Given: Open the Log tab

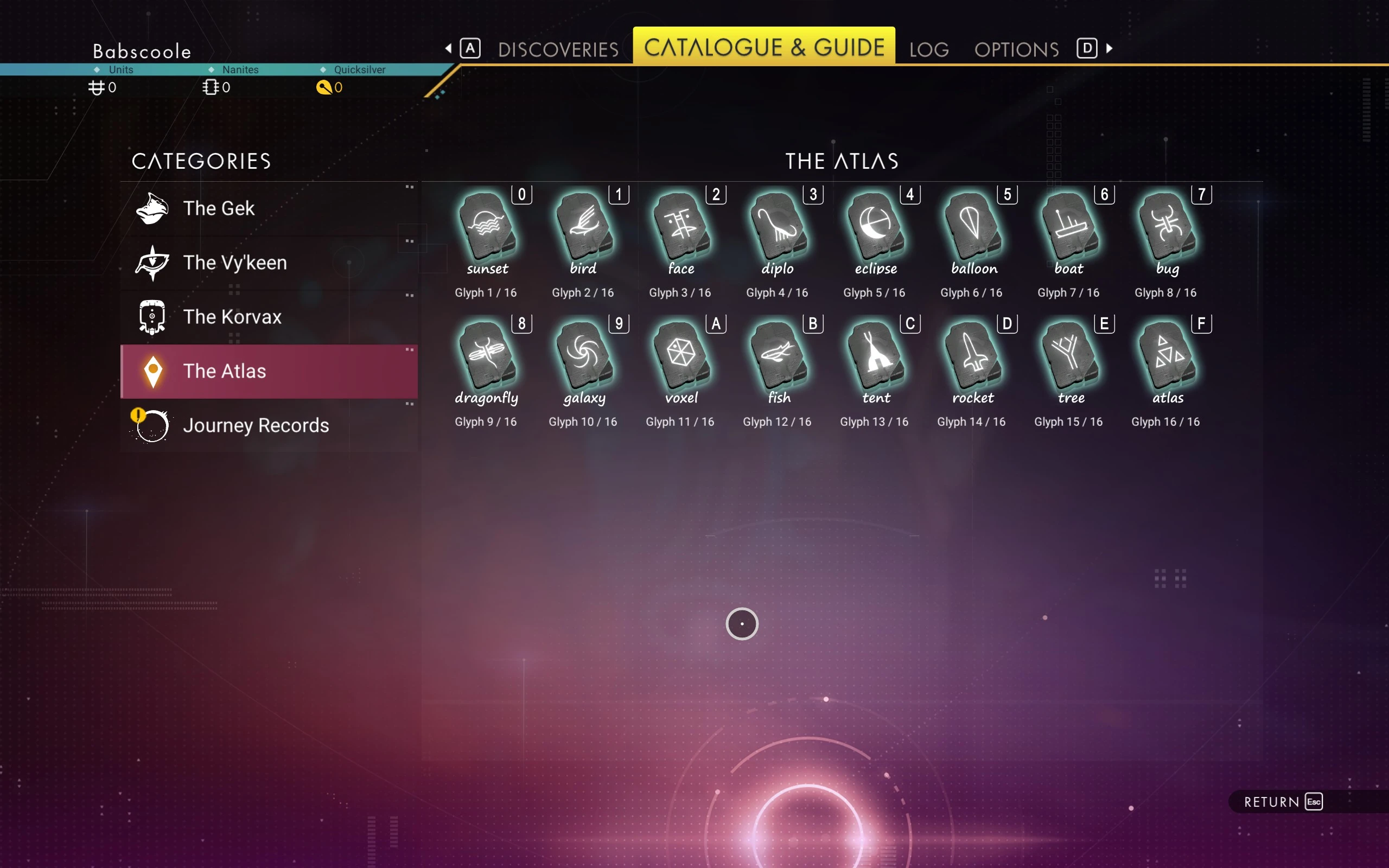Looking at the screenshot, I should [x=929, y=49].
